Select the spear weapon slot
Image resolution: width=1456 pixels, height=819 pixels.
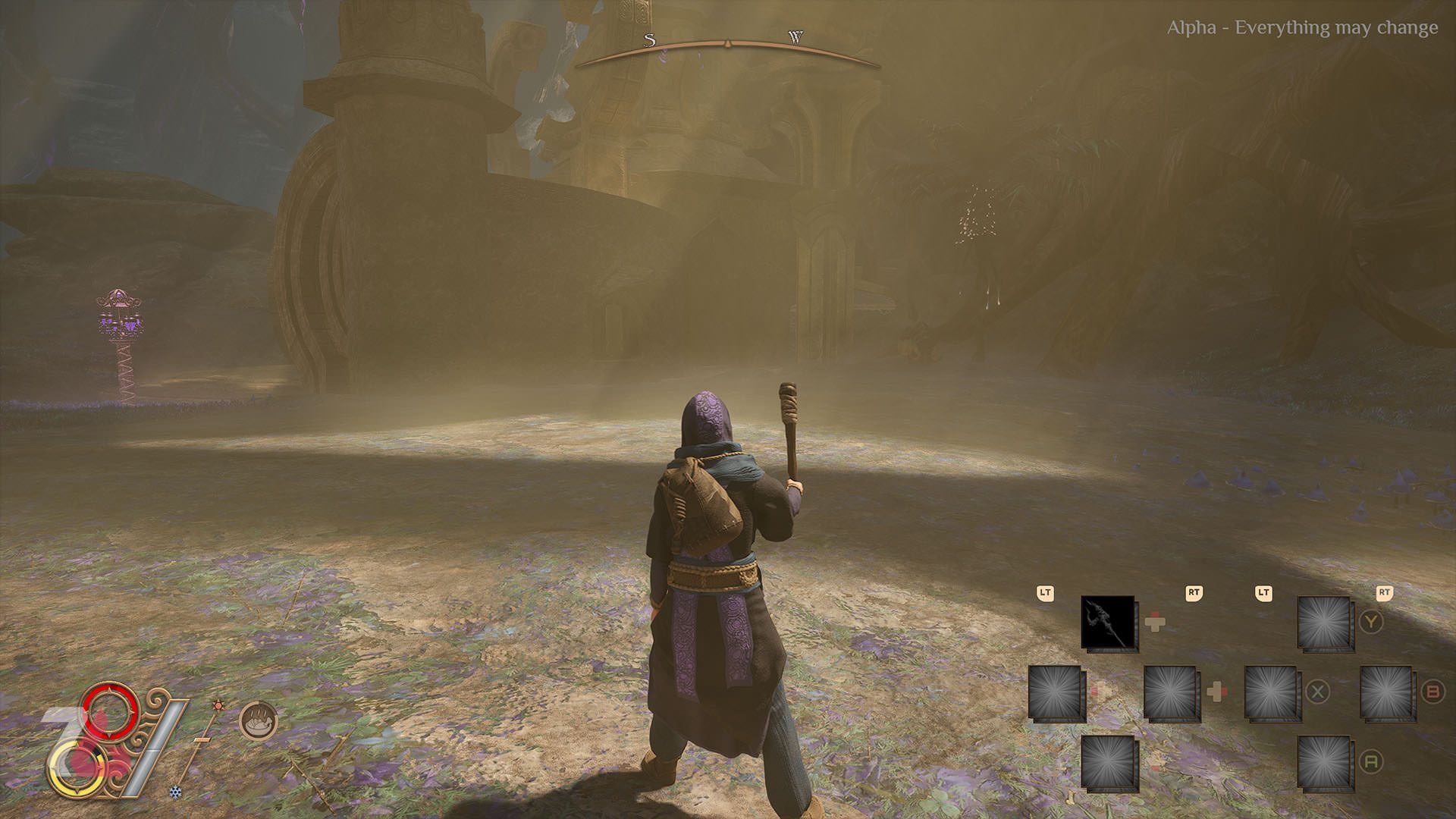(x=1108, y=623)
